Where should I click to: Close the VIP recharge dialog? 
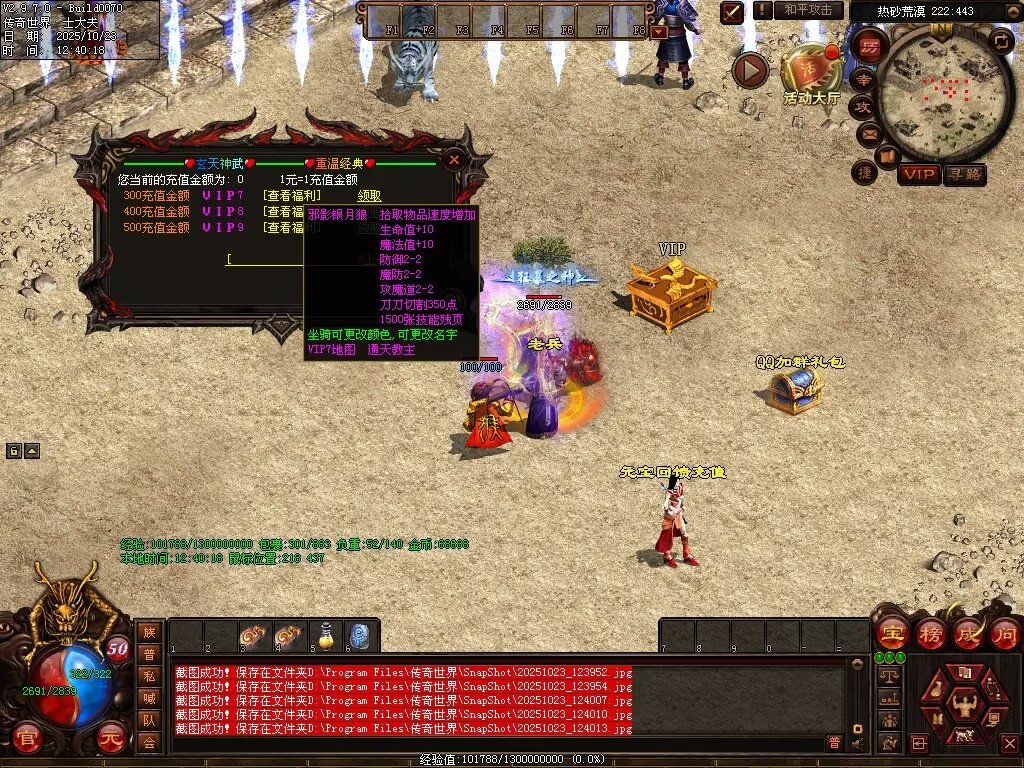(454, 160)
